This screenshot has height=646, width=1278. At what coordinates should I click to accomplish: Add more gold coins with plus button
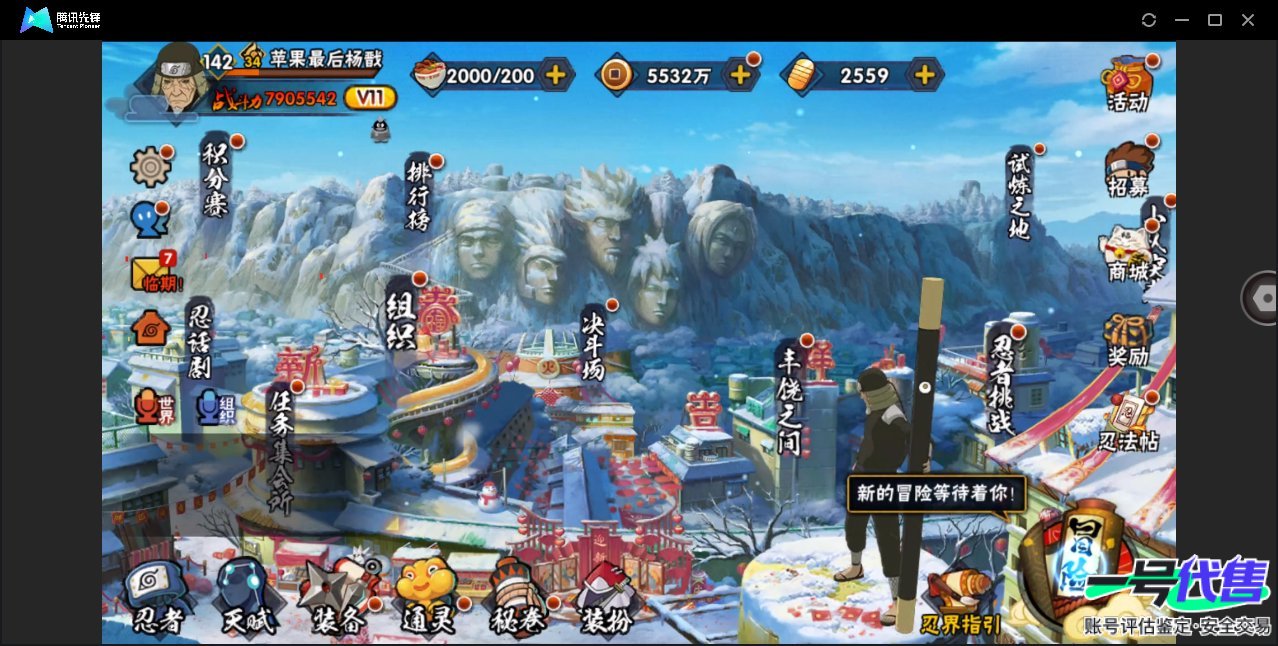[740, 74]
